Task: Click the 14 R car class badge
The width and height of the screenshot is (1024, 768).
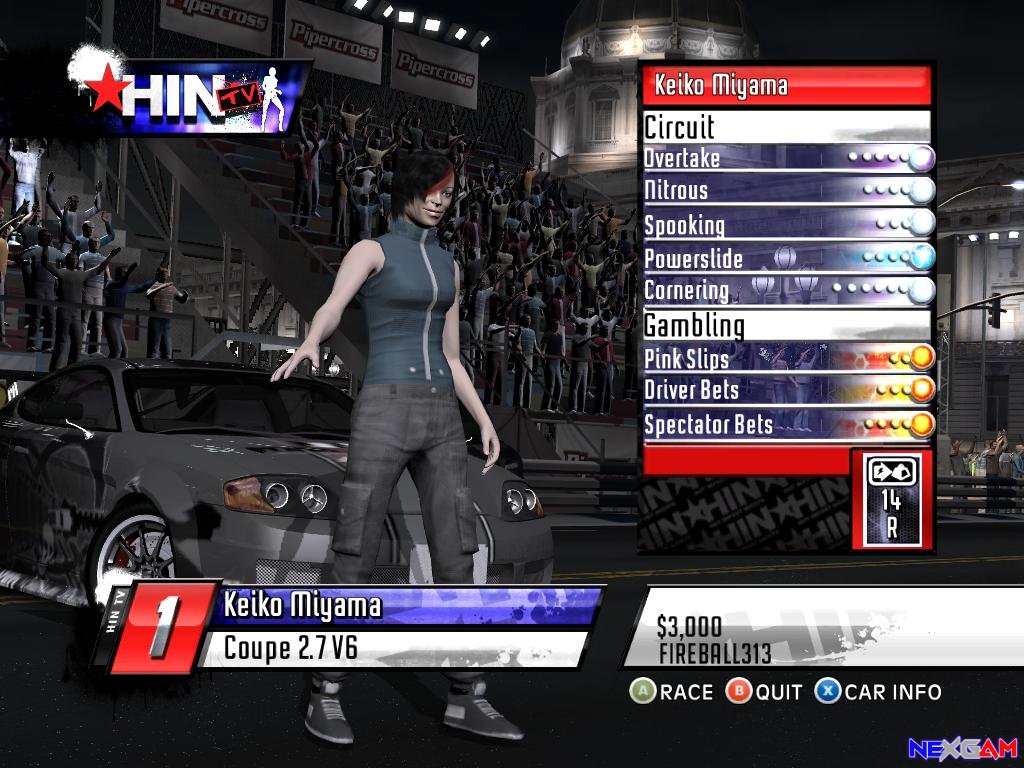Action: [890, 499]
